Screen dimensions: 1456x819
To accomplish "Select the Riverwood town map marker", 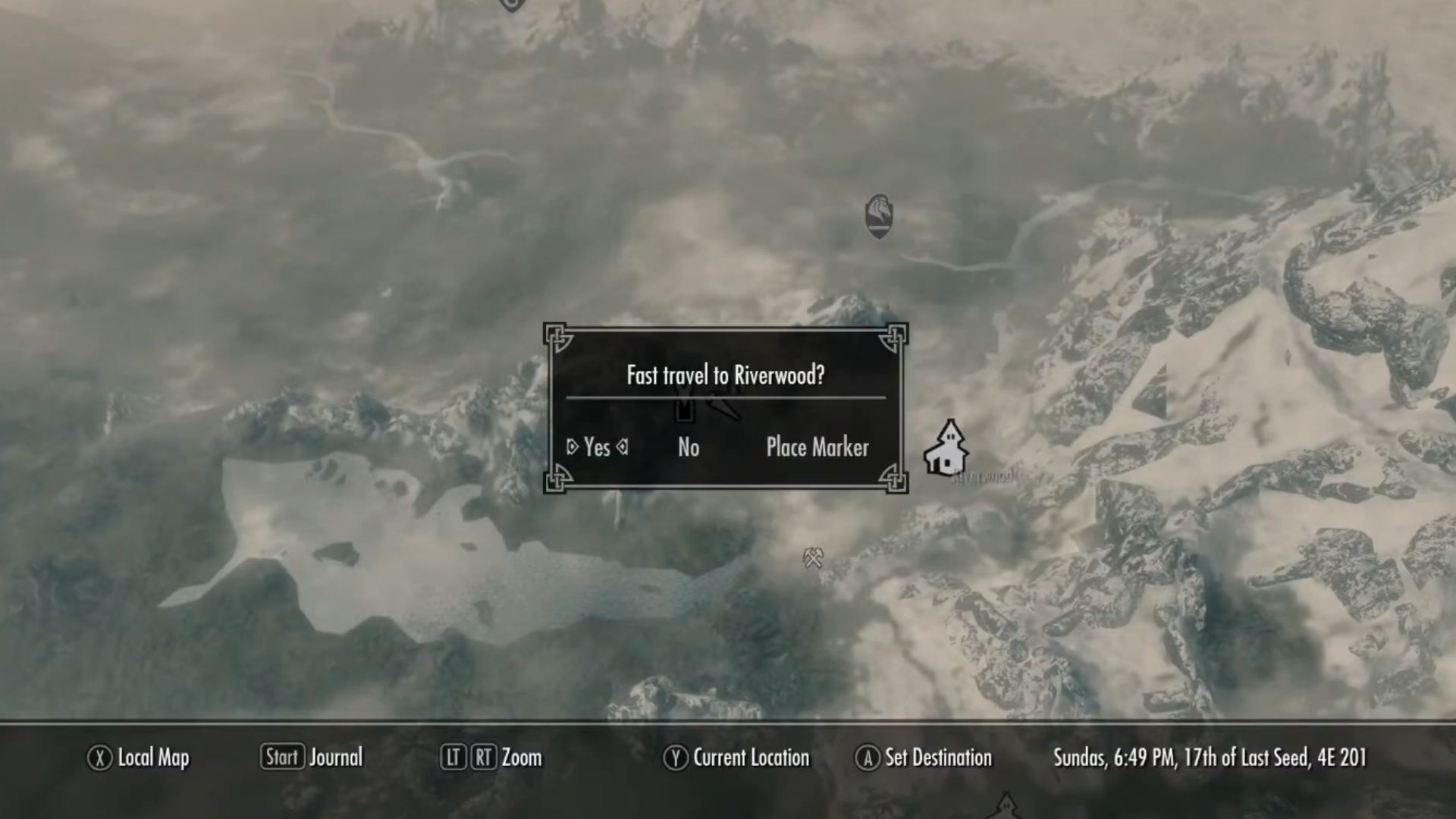I will 946,449.
